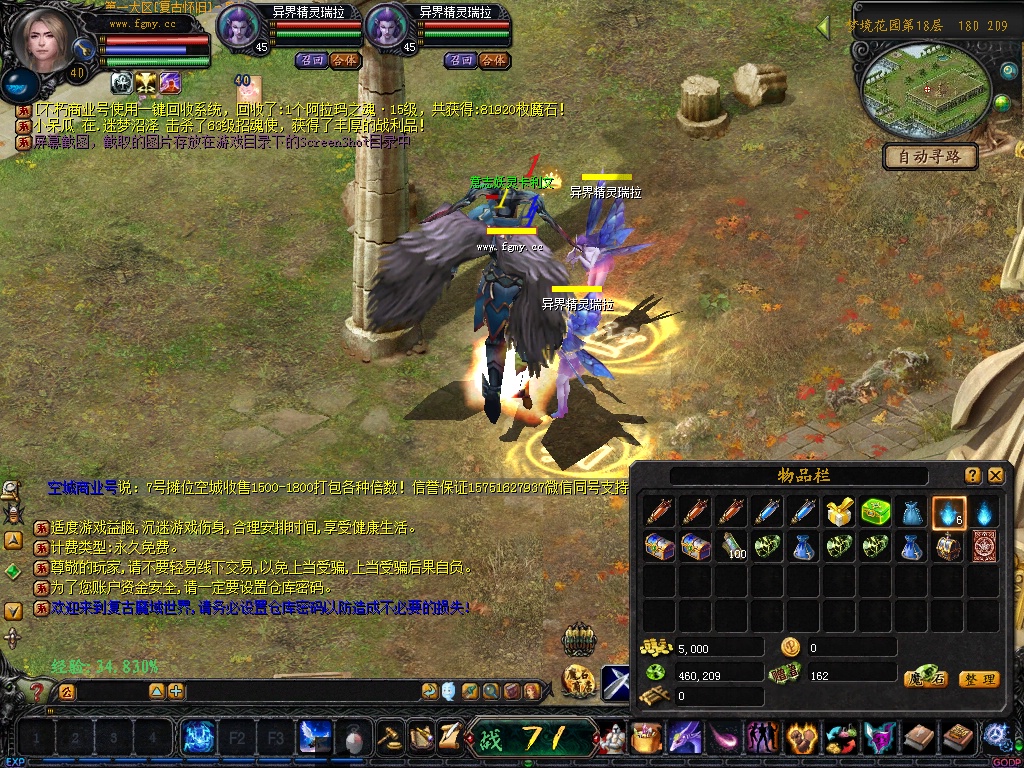Open the inventory help question mark

973,475
